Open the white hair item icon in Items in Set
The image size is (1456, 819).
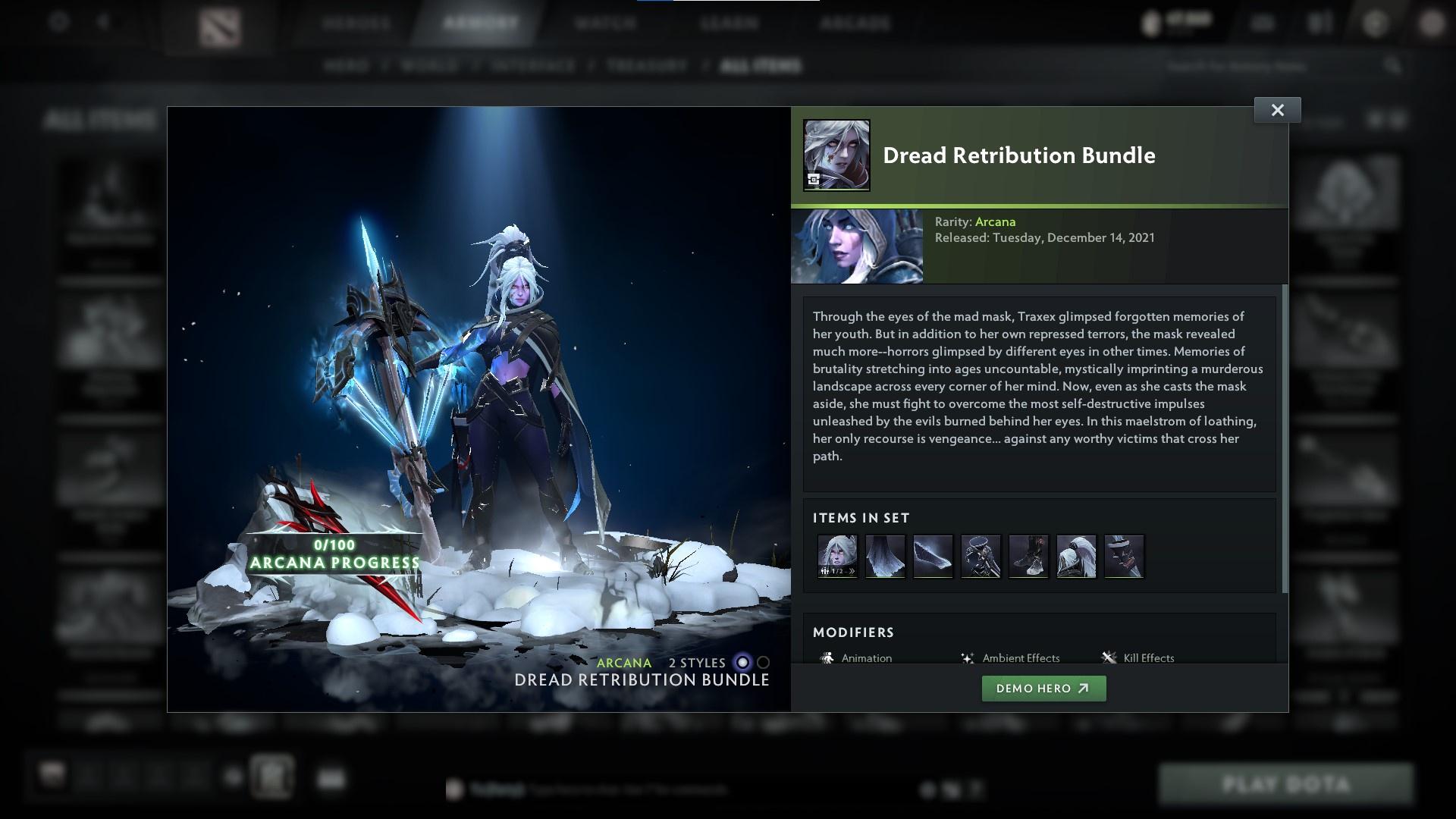[1077, 556]
